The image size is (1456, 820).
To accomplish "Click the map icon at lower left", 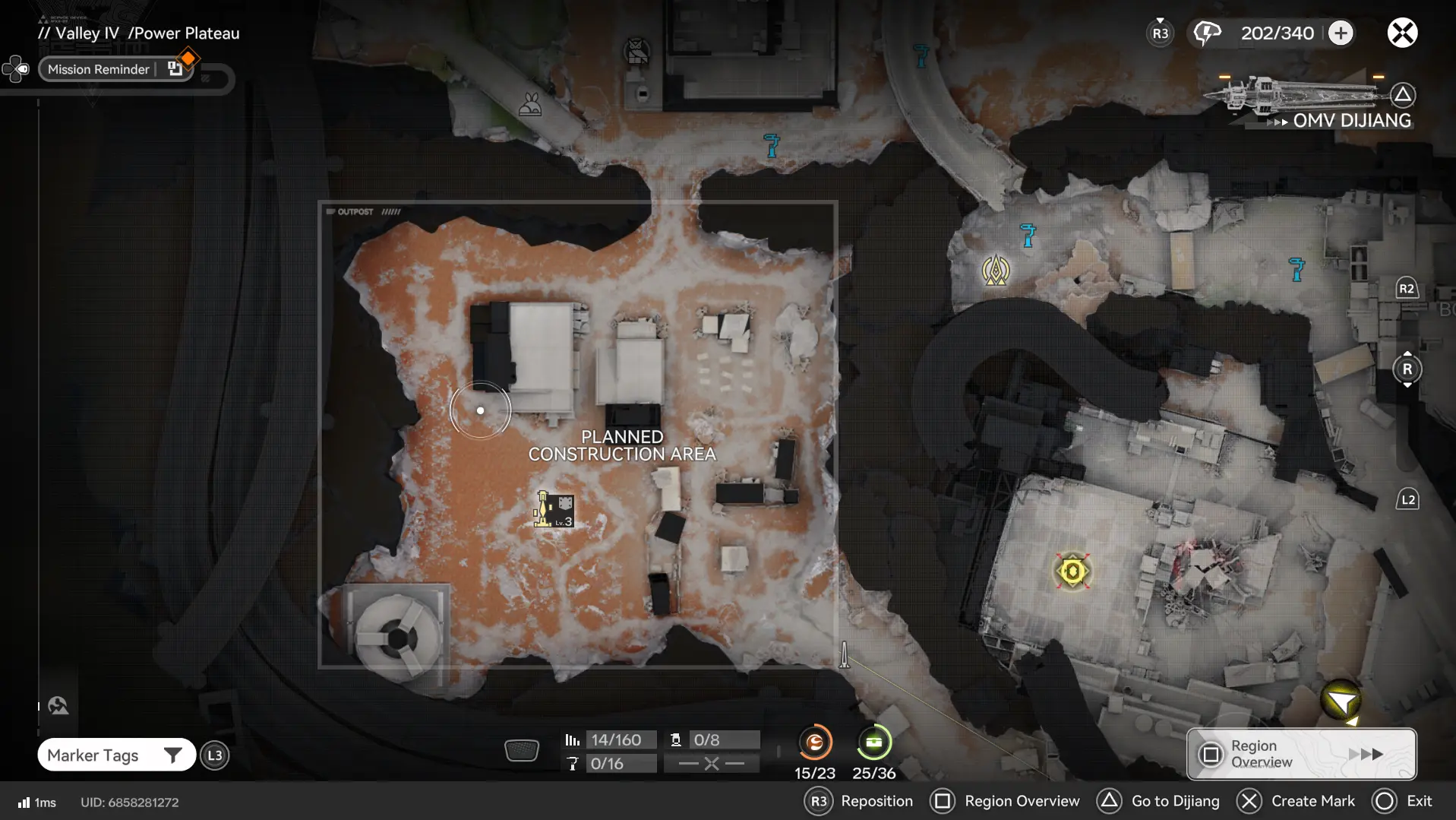I will pos(58,706).
